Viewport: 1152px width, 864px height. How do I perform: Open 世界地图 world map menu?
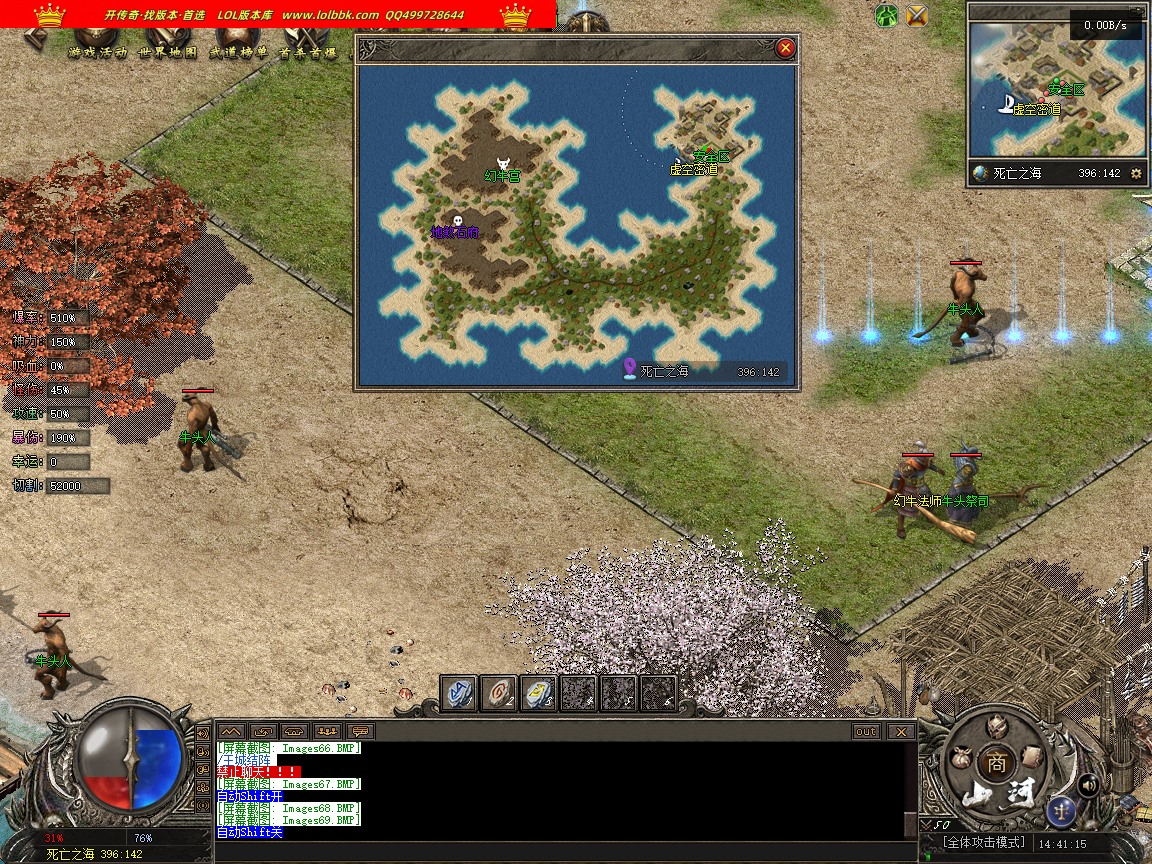(168, 52)
